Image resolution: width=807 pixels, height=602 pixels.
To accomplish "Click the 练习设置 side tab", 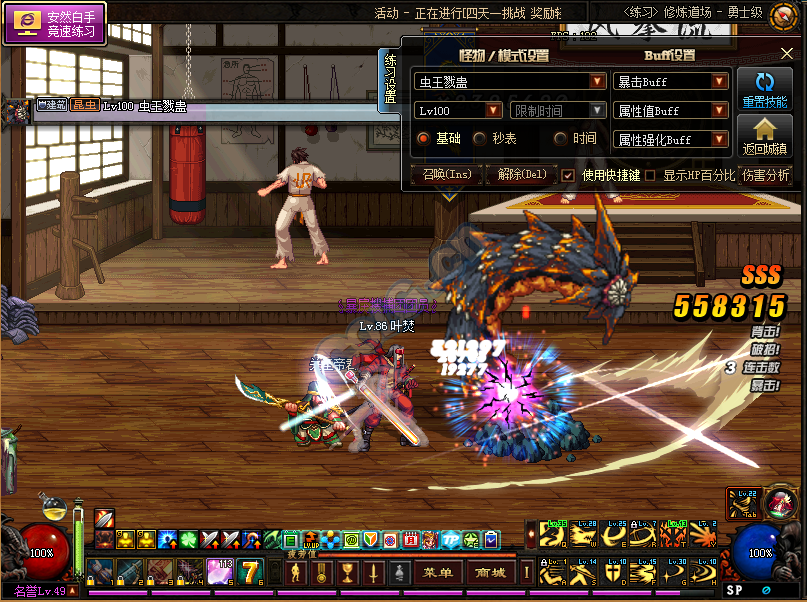I will click(390, 80).
